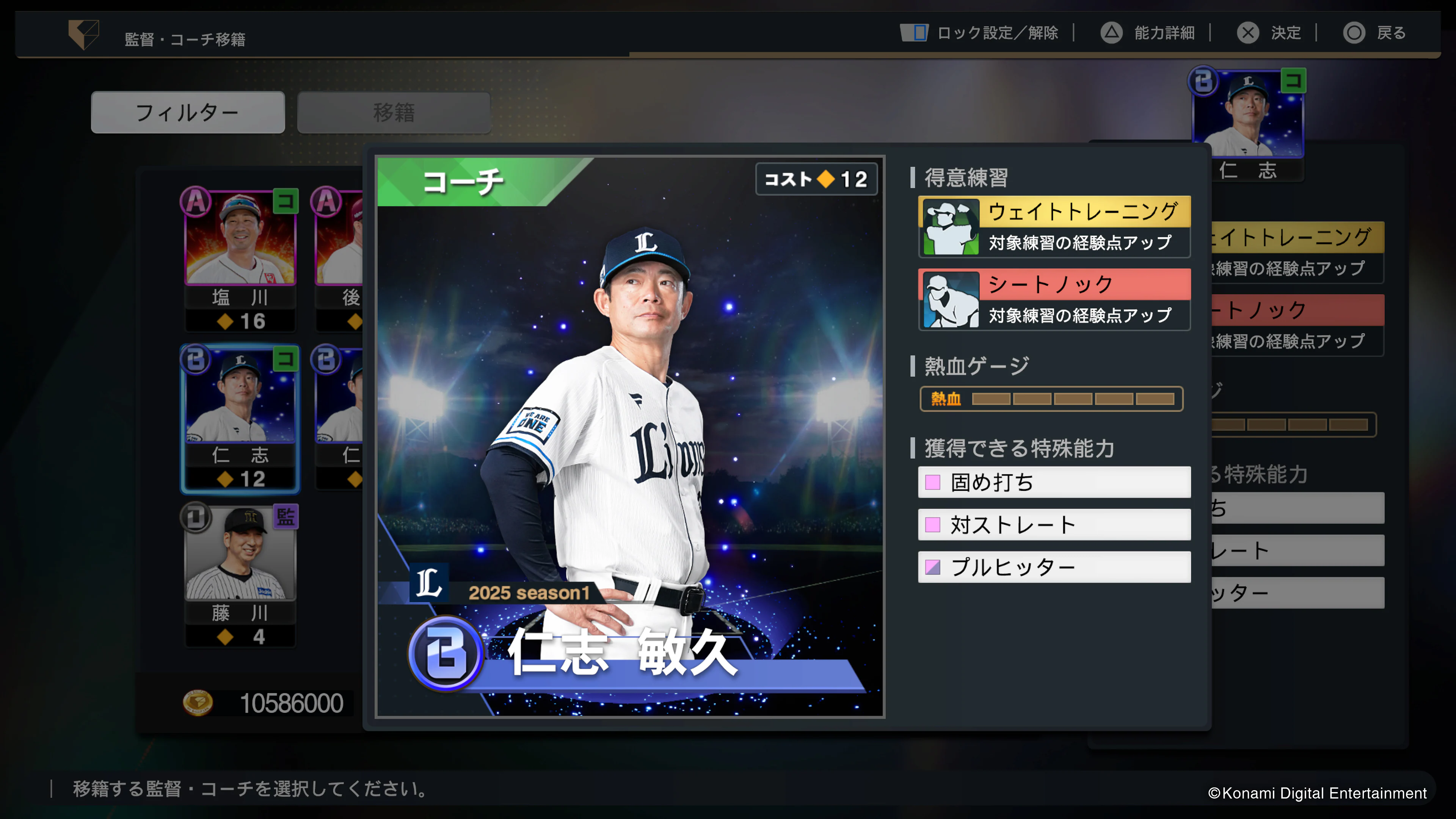
Task: Toggle the 固め打ち special ability checkbox
Action: [933, 483]
